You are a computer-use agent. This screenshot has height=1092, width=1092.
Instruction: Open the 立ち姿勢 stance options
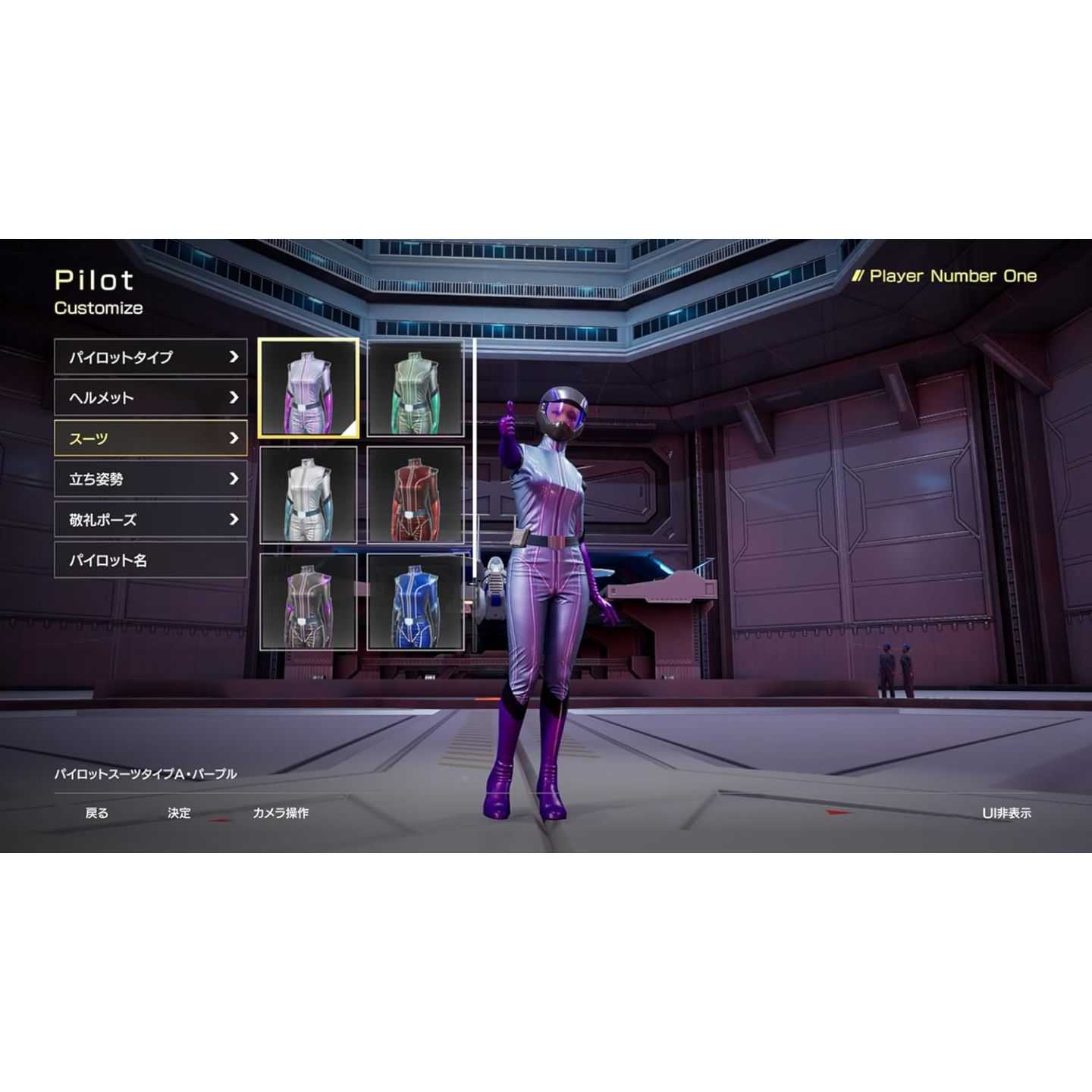[x=150, y=479]
